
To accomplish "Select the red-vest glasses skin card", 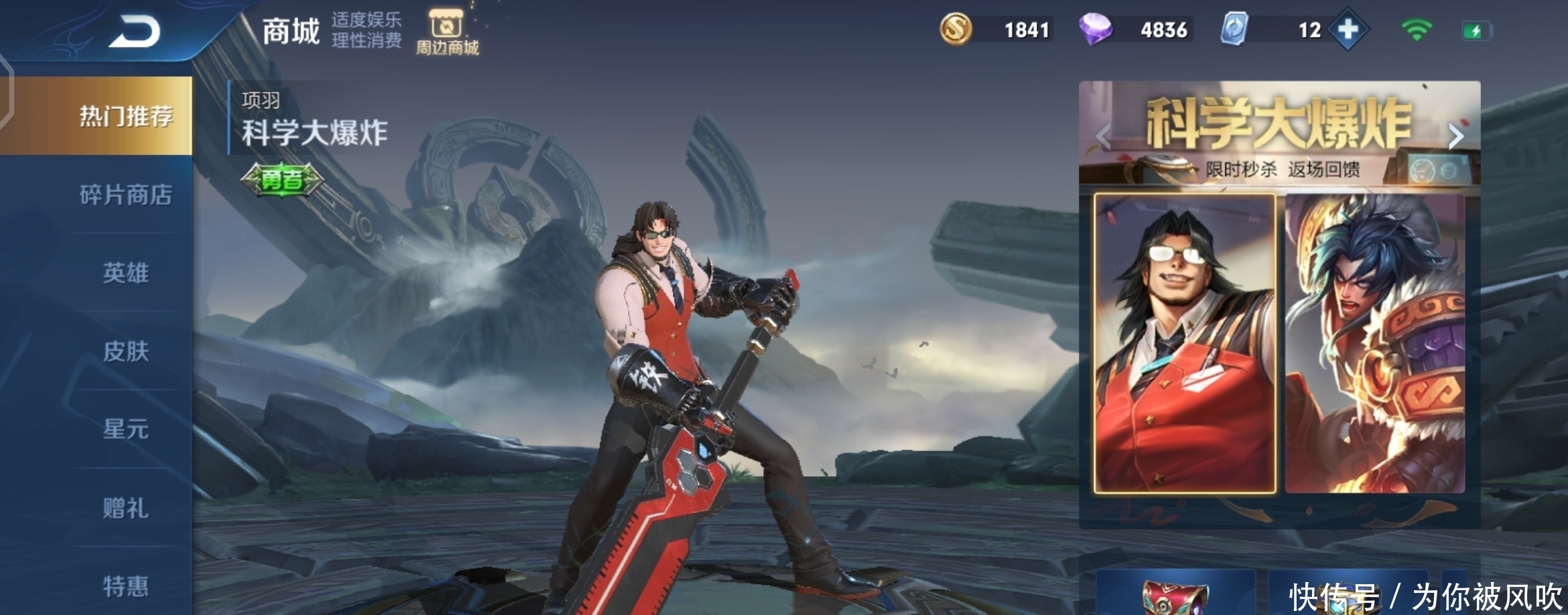I will point(1184,344).
